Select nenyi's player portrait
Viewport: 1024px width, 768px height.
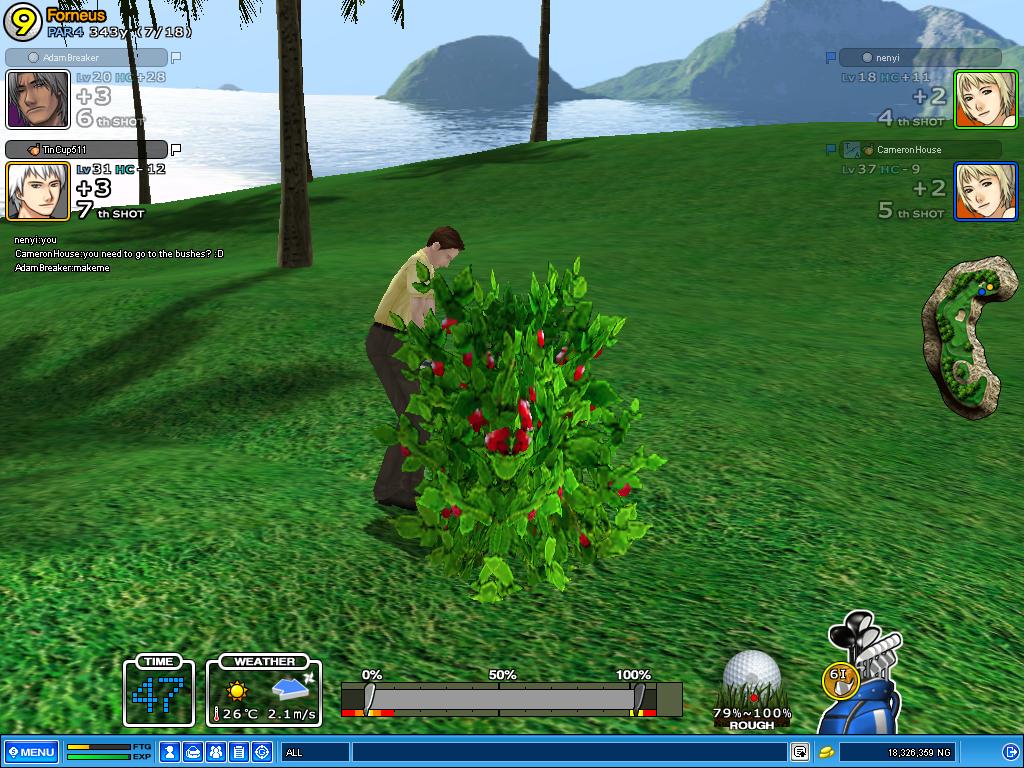986,99
